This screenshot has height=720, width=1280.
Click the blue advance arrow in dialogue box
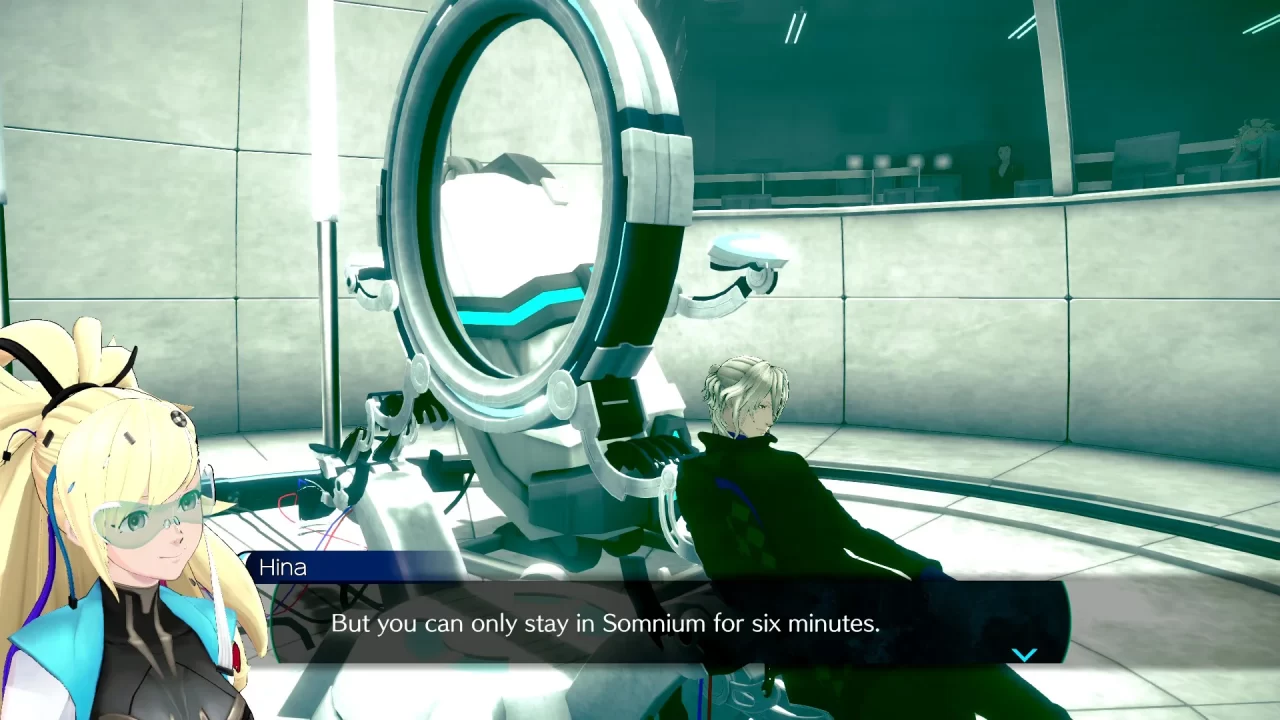click(x=1024, y=653)
